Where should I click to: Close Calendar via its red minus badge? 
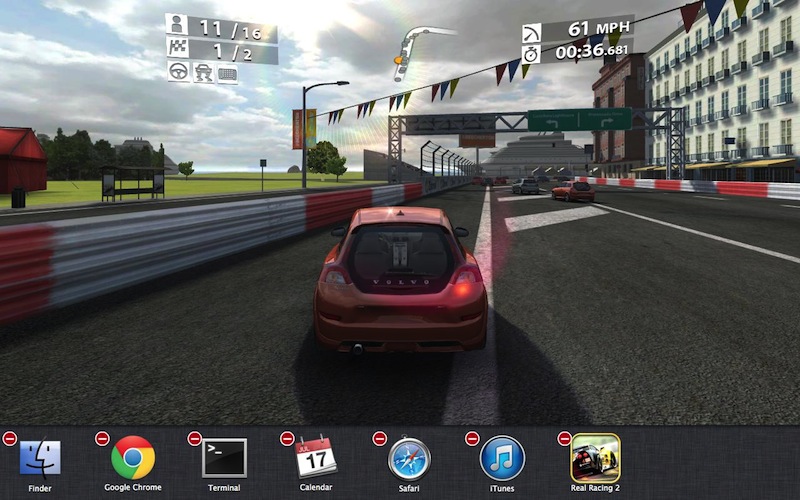coord(287,438)
